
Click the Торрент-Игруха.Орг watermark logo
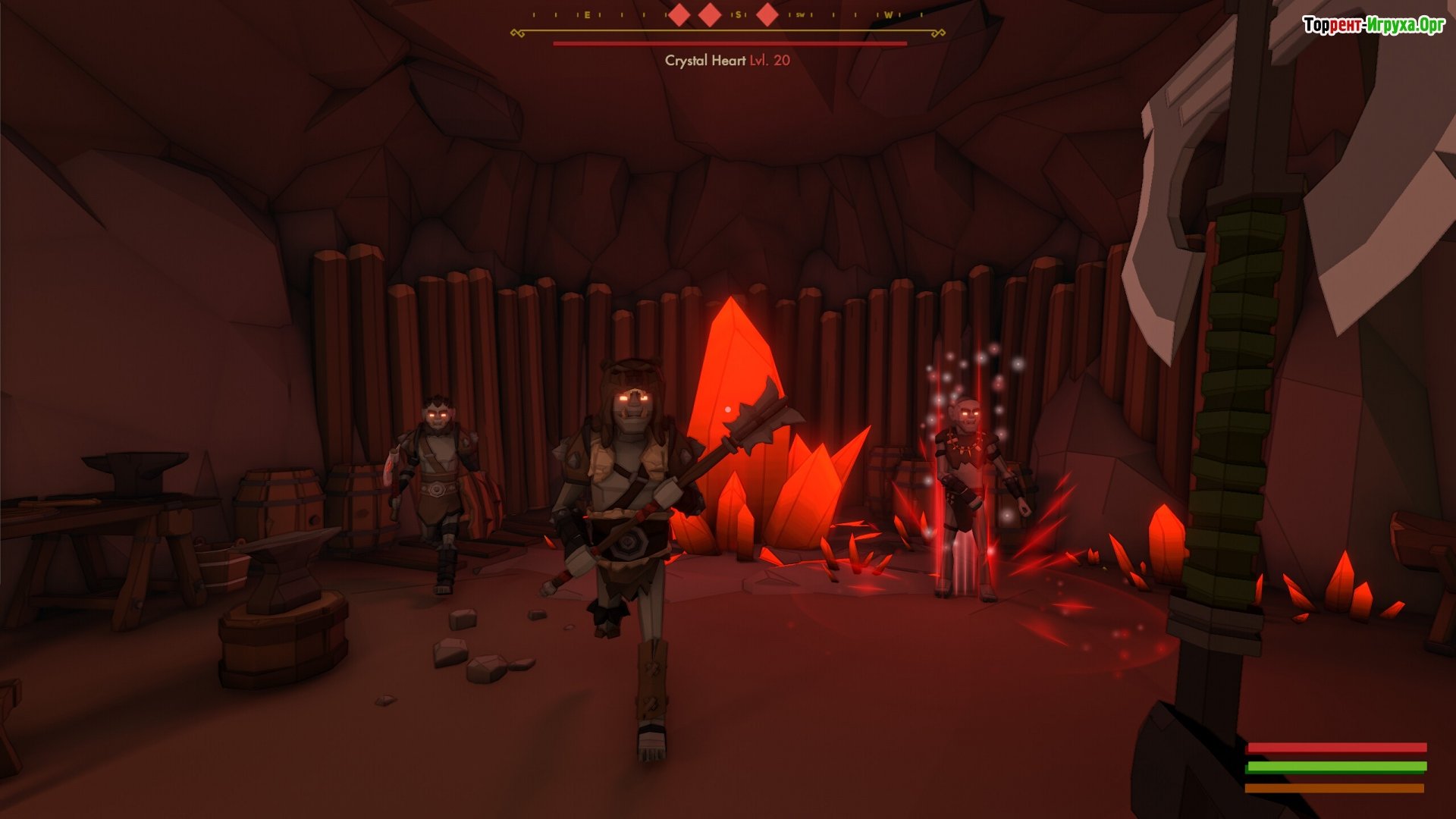[x=1373, y=25]
